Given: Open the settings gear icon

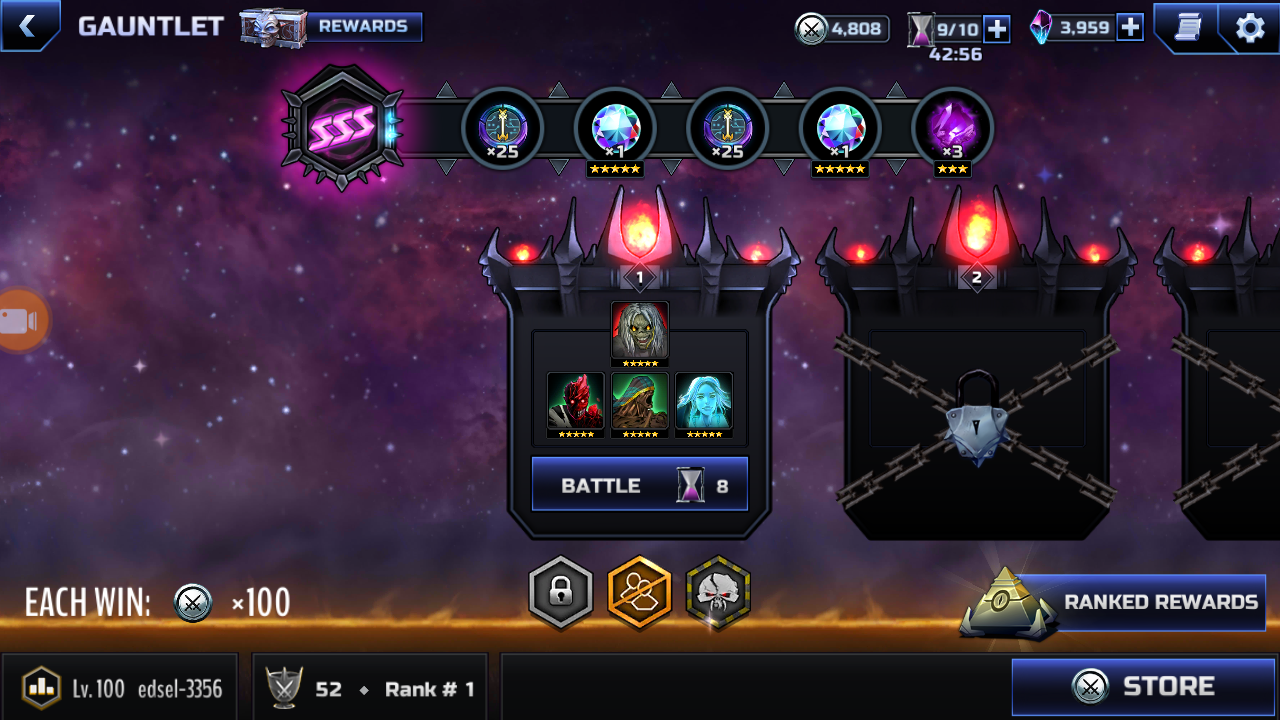Looking at the screenshot, I should click(x=1248, y=26).
